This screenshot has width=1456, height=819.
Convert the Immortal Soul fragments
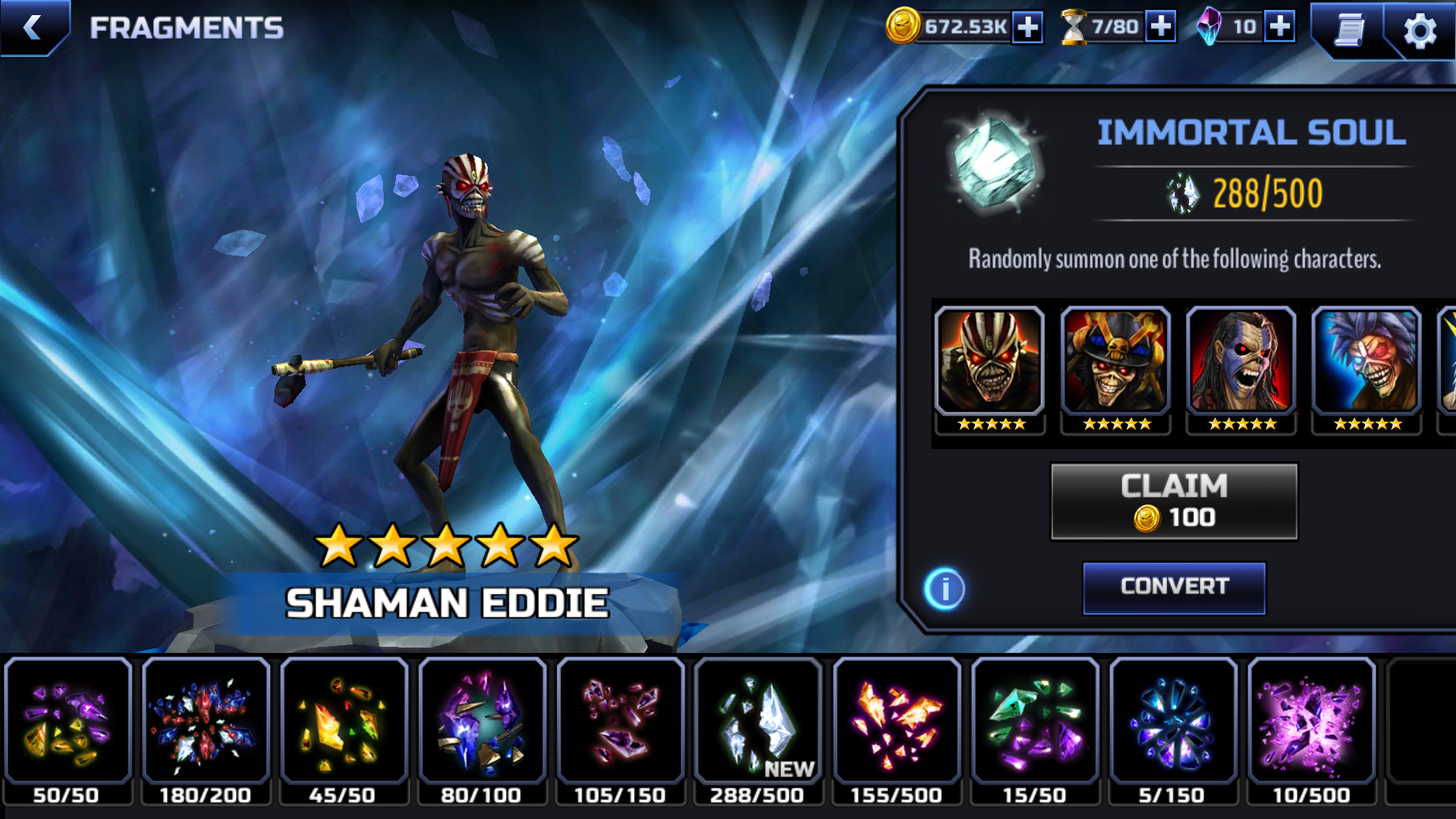coord(1174,587)
